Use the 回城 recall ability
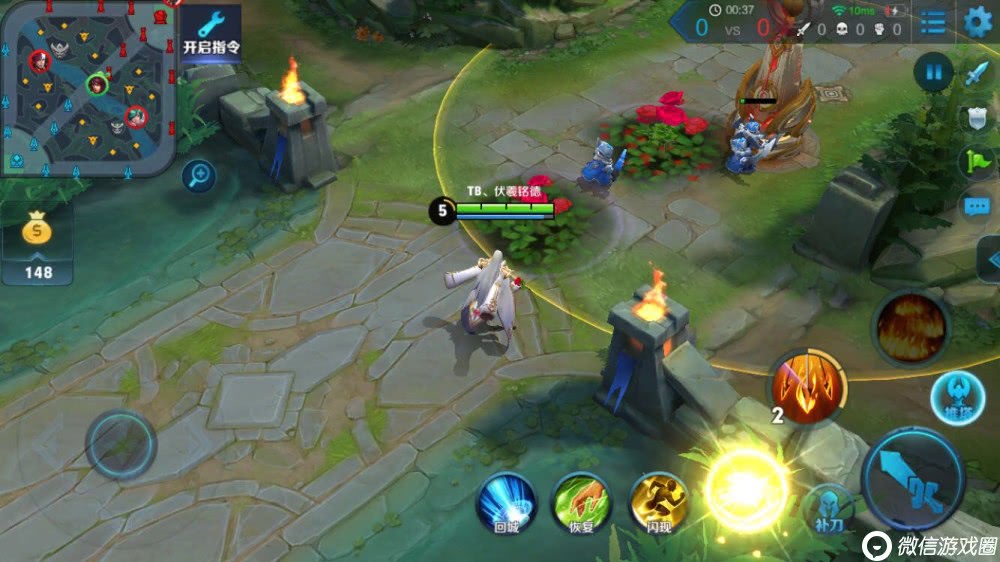The height and width of the screenshot is (562, 1000). point(506,500)
